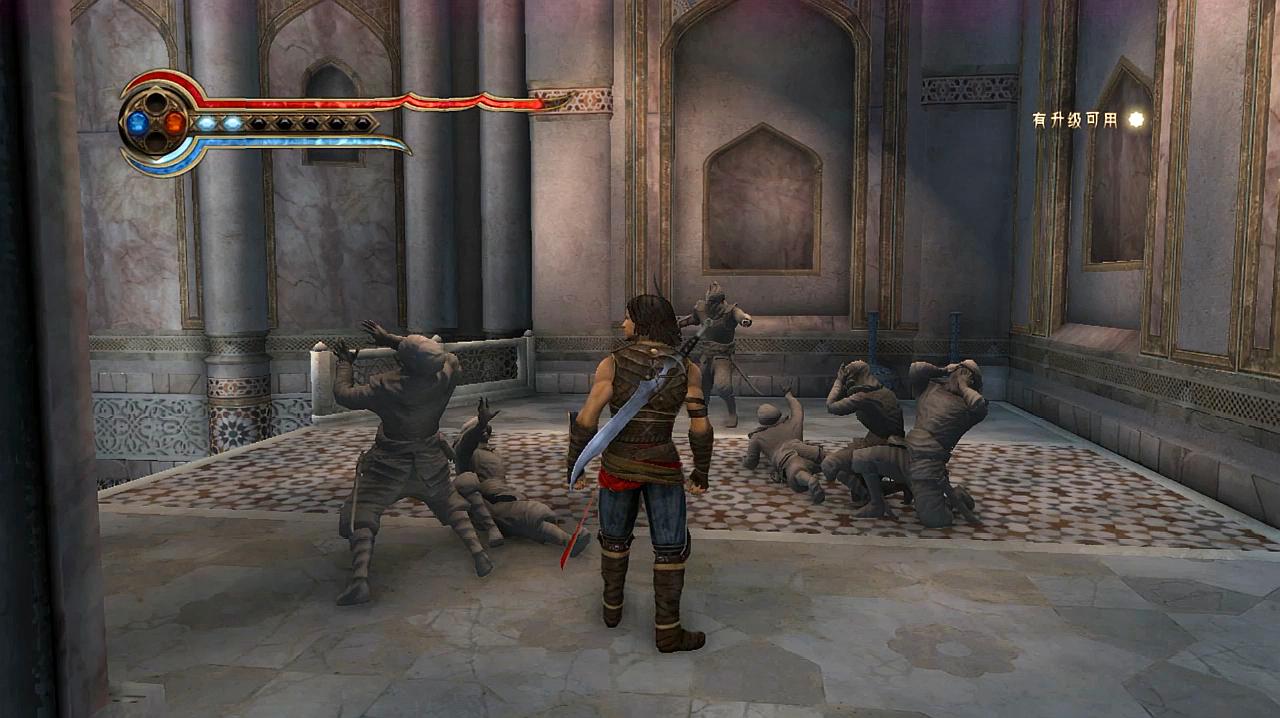
Task: Select the orange fire power orb
Action: [x=174, y=123]
